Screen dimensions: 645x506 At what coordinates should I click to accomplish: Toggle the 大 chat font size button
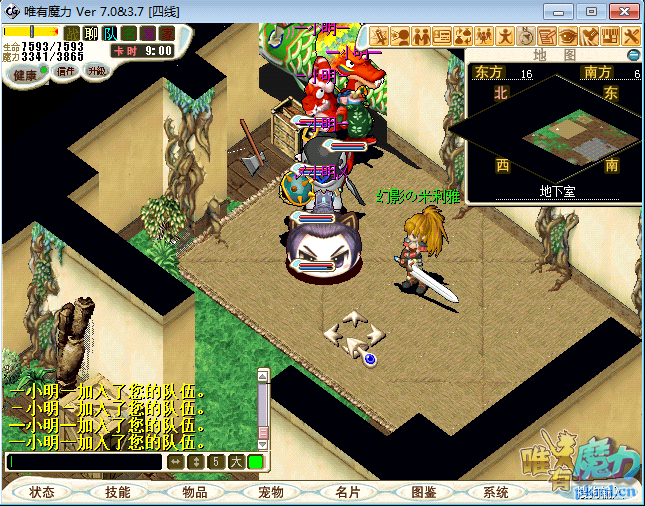tap(235, 462)
